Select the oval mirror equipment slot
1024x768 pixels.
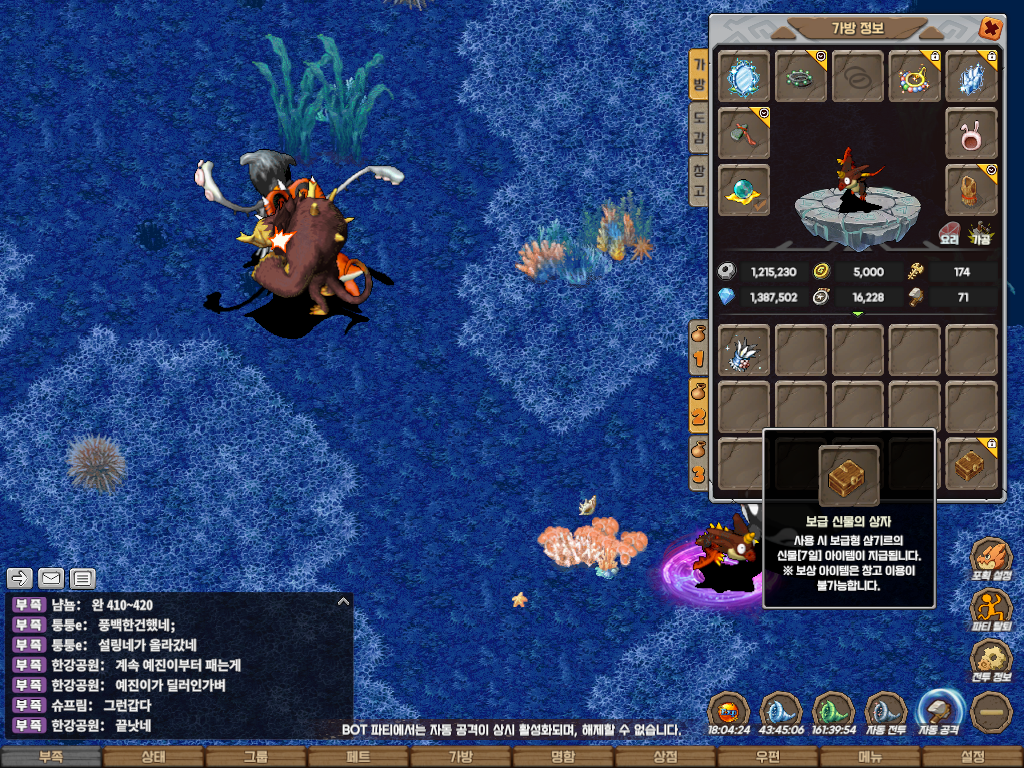[744, 76]
